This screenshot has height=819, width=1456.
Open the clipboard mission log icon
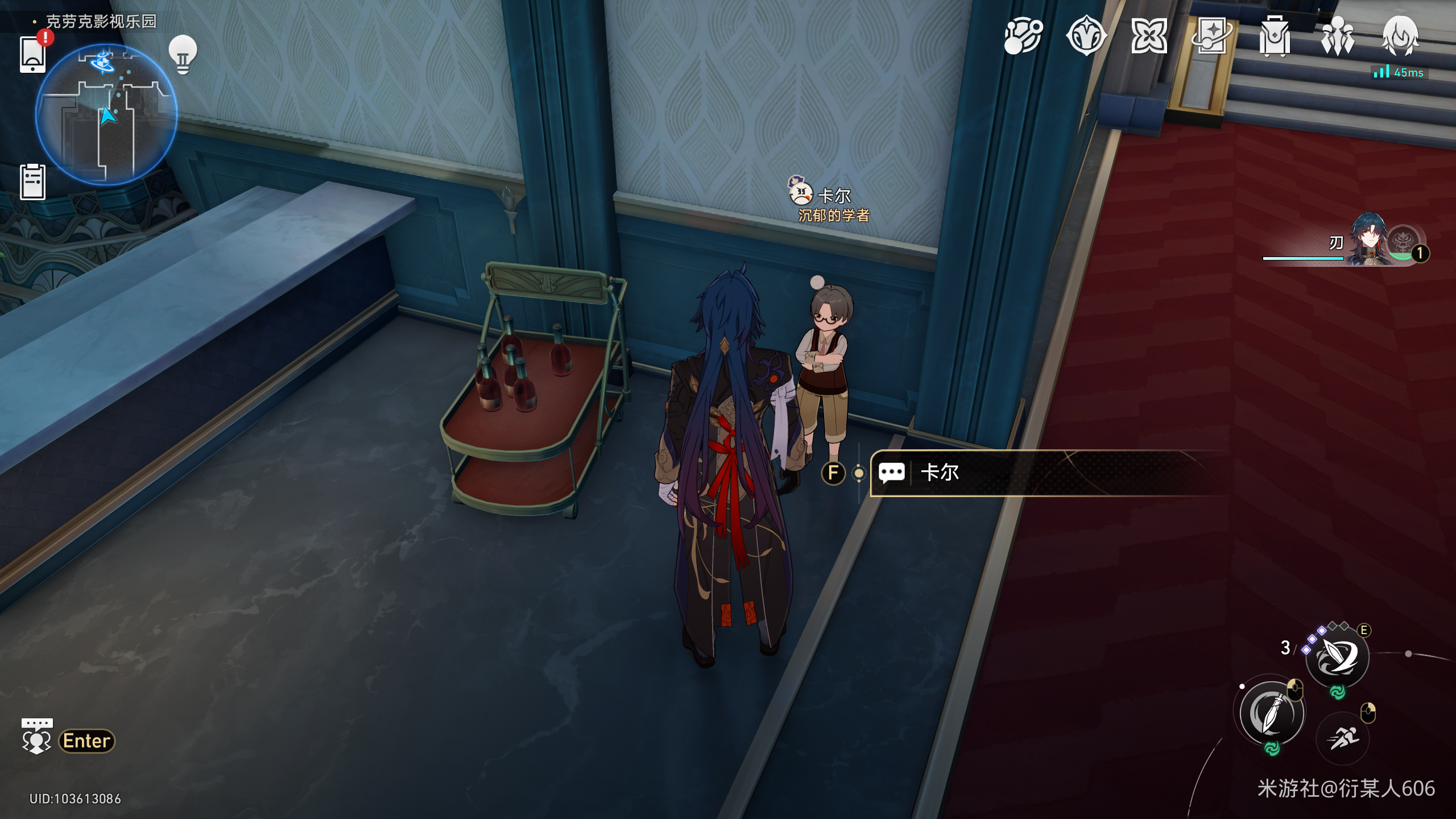[x=32, y=182]
